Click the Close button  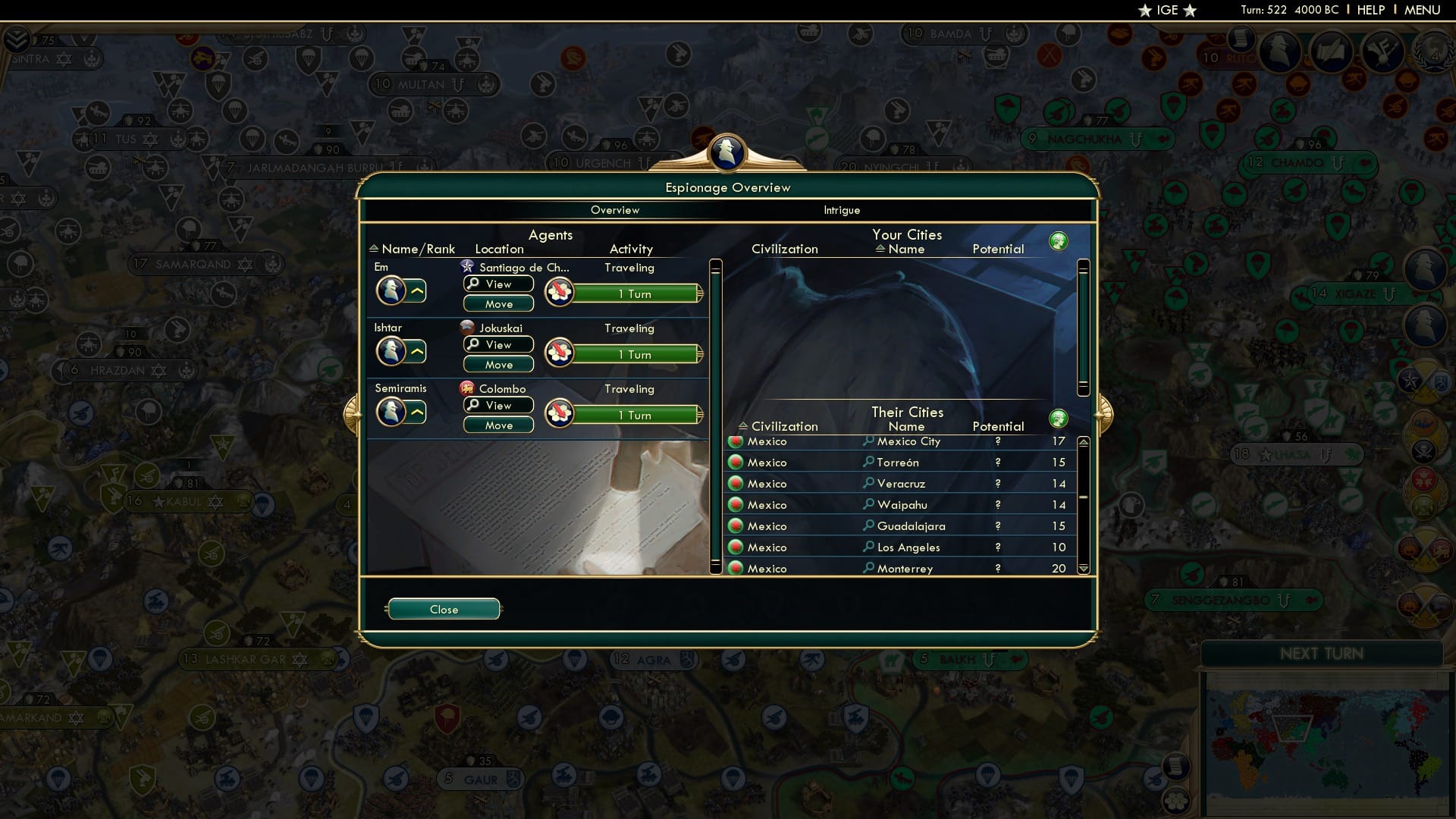pyautogui.click(x=444, y=609)
